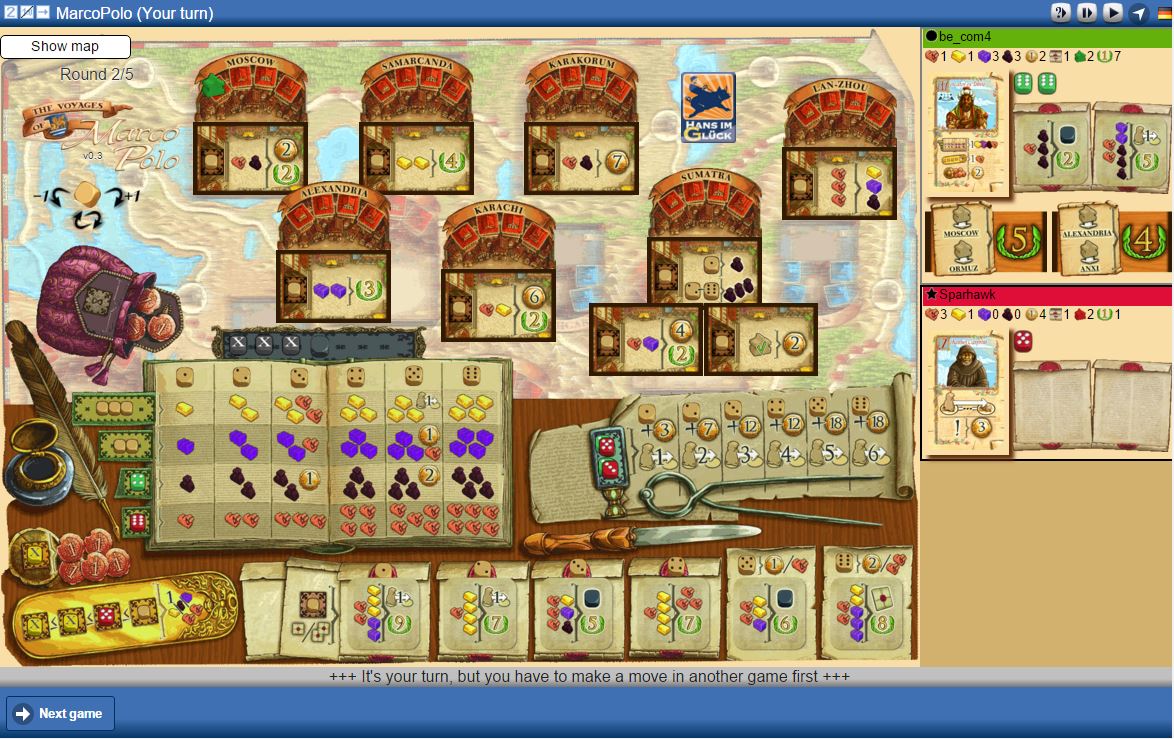Click the Show map button

pos(65,47)
